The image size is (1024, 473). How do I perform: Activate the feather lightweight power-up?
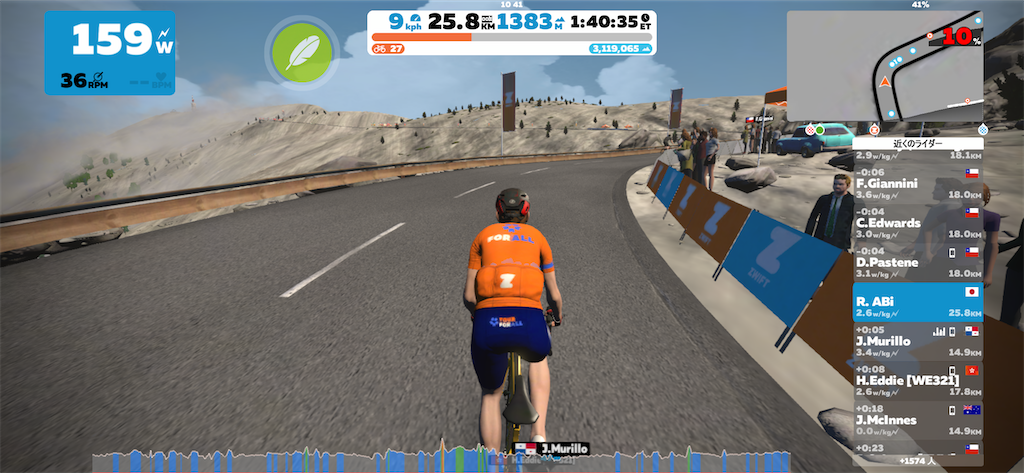297,51
